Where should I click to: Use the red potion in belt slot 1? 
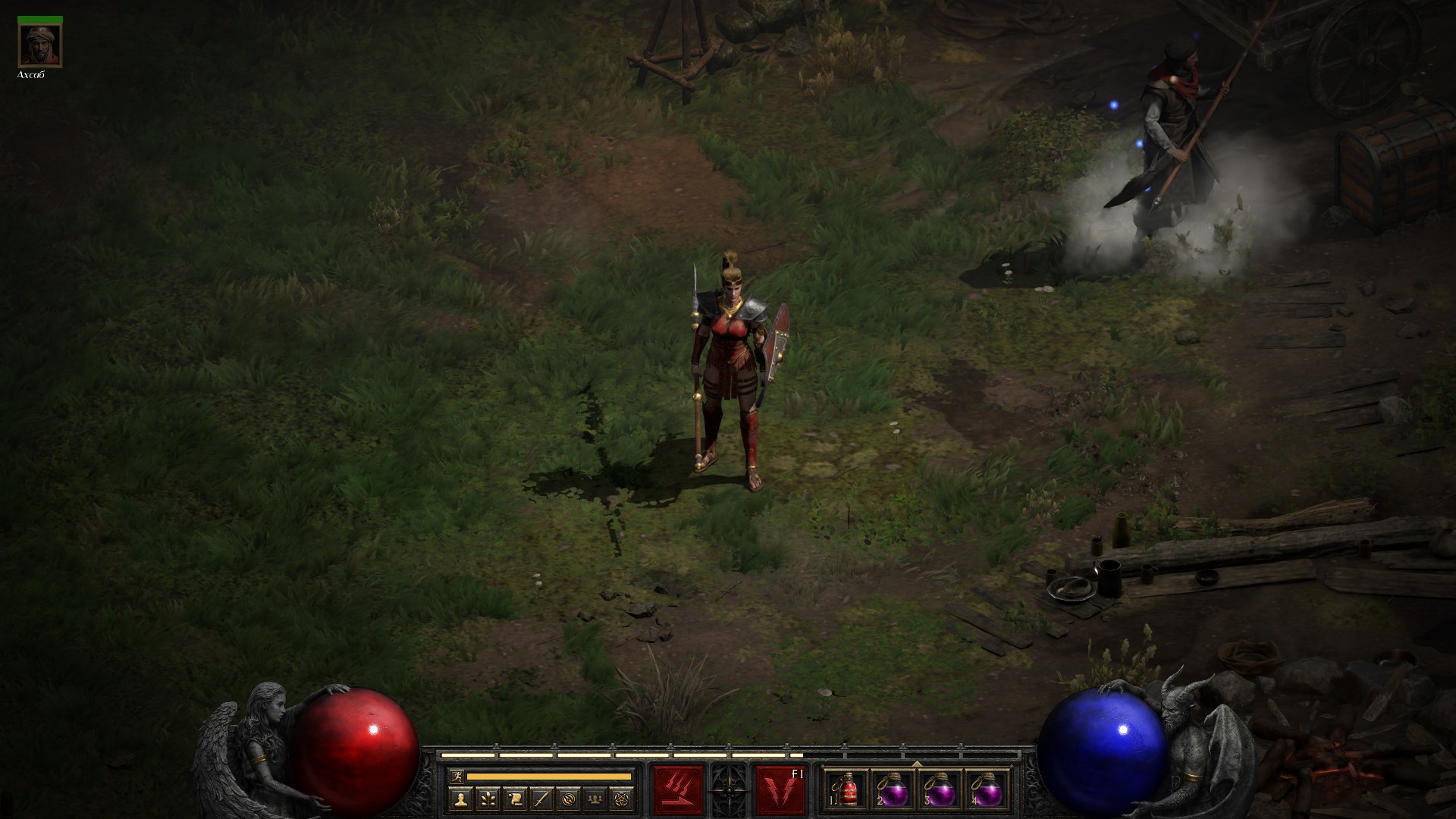pyautogui.click(x=848, y=790)
